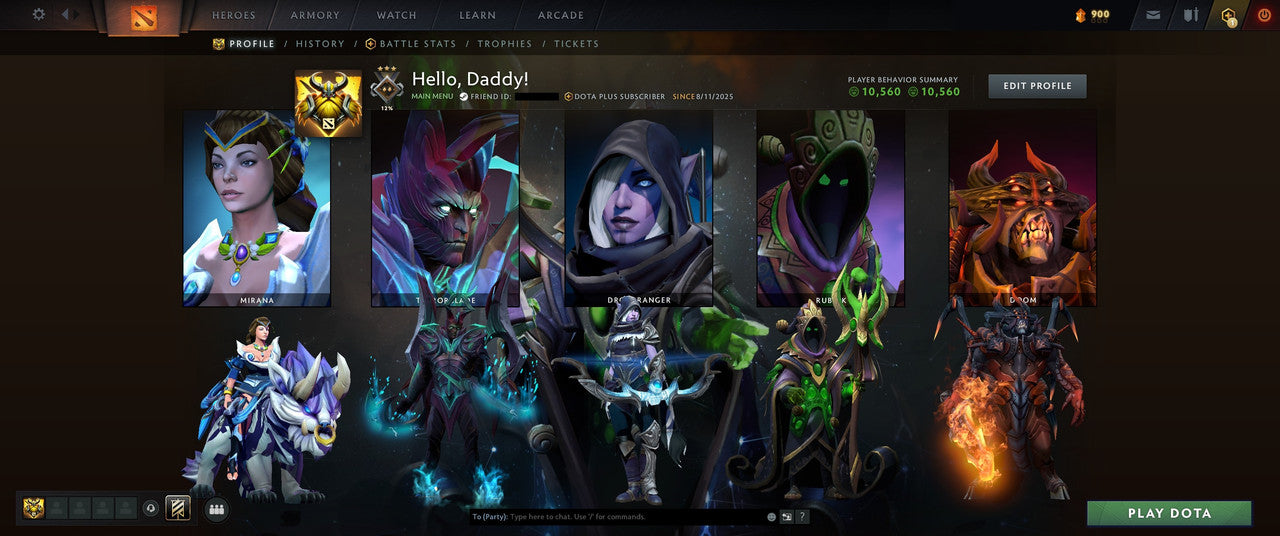The image size is (1280, 536).
Task: Select the Learn menu entry
Action: (477, 16)
